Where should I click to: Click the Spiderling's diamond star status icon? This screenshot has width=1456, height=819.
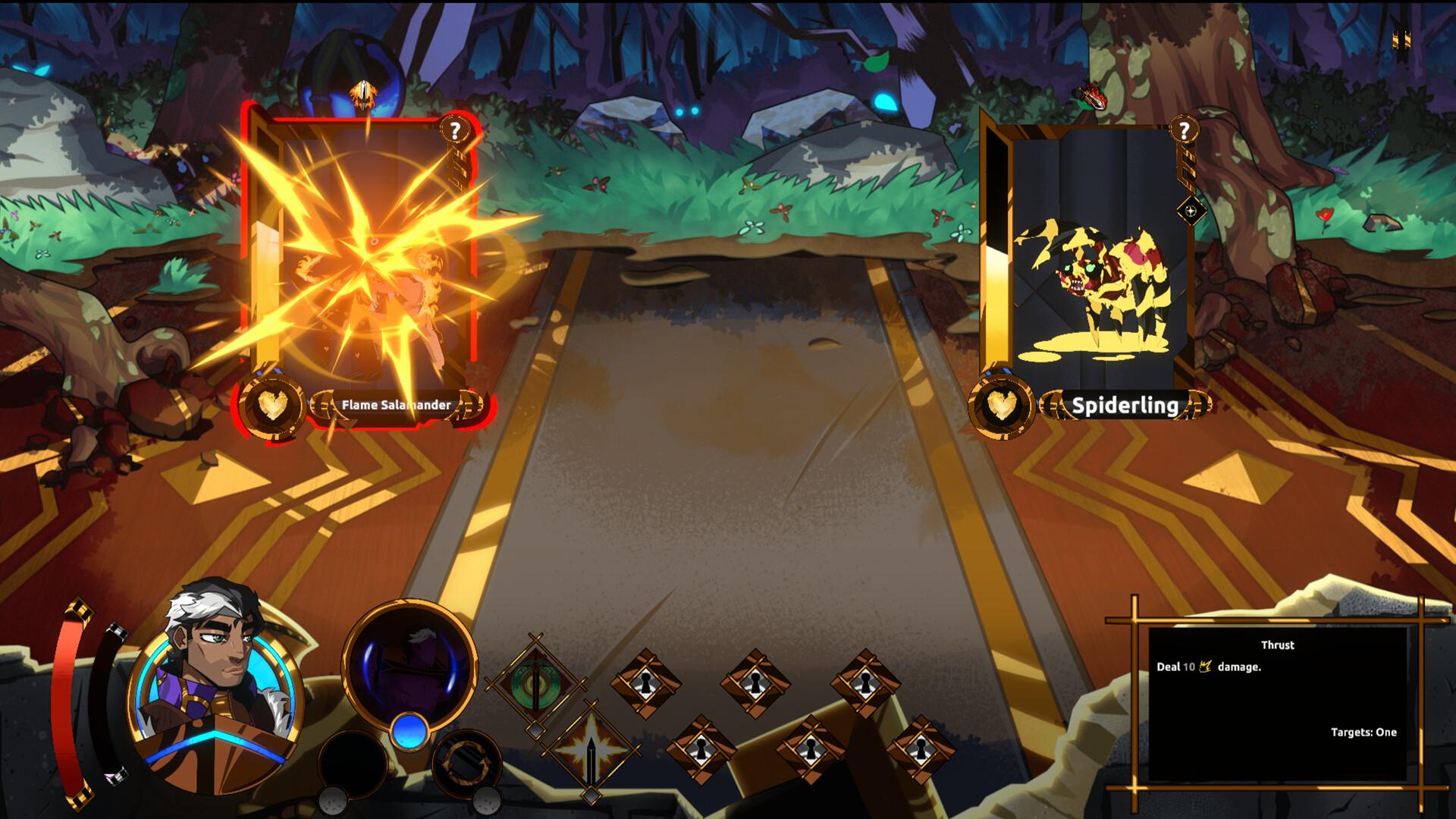point(1191,211)
